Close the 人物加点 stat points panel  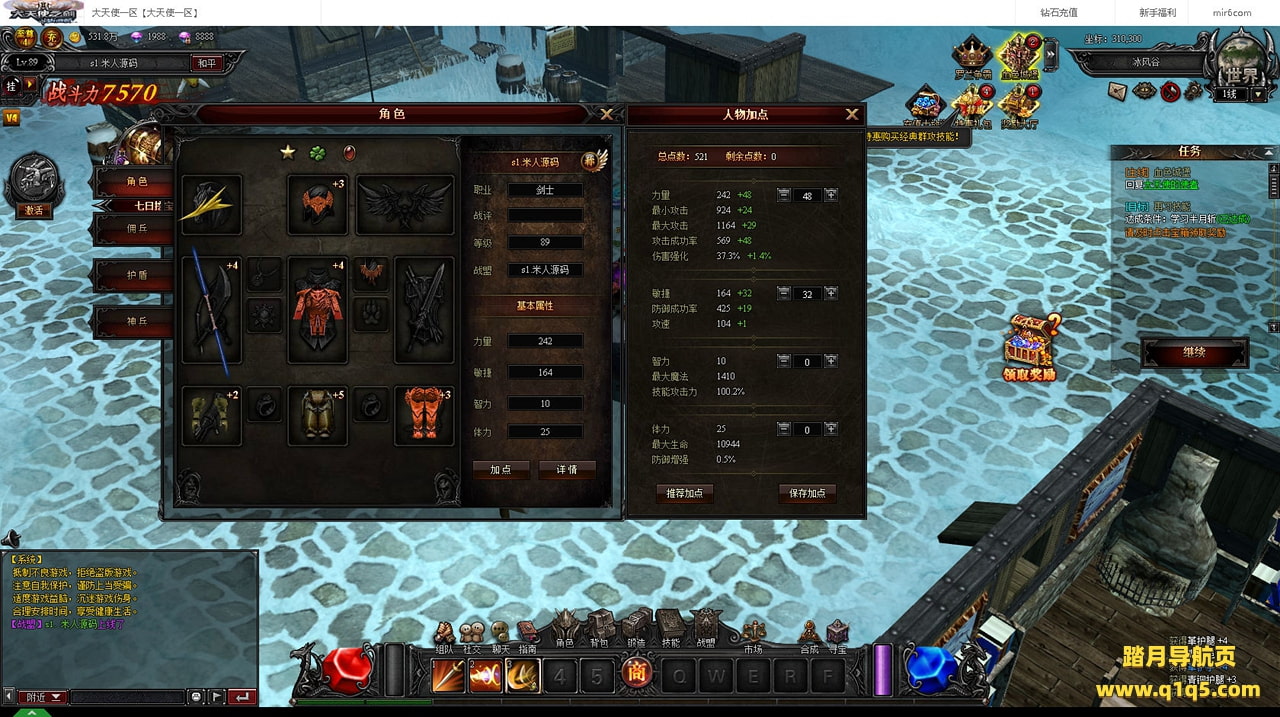click(852, 114)
